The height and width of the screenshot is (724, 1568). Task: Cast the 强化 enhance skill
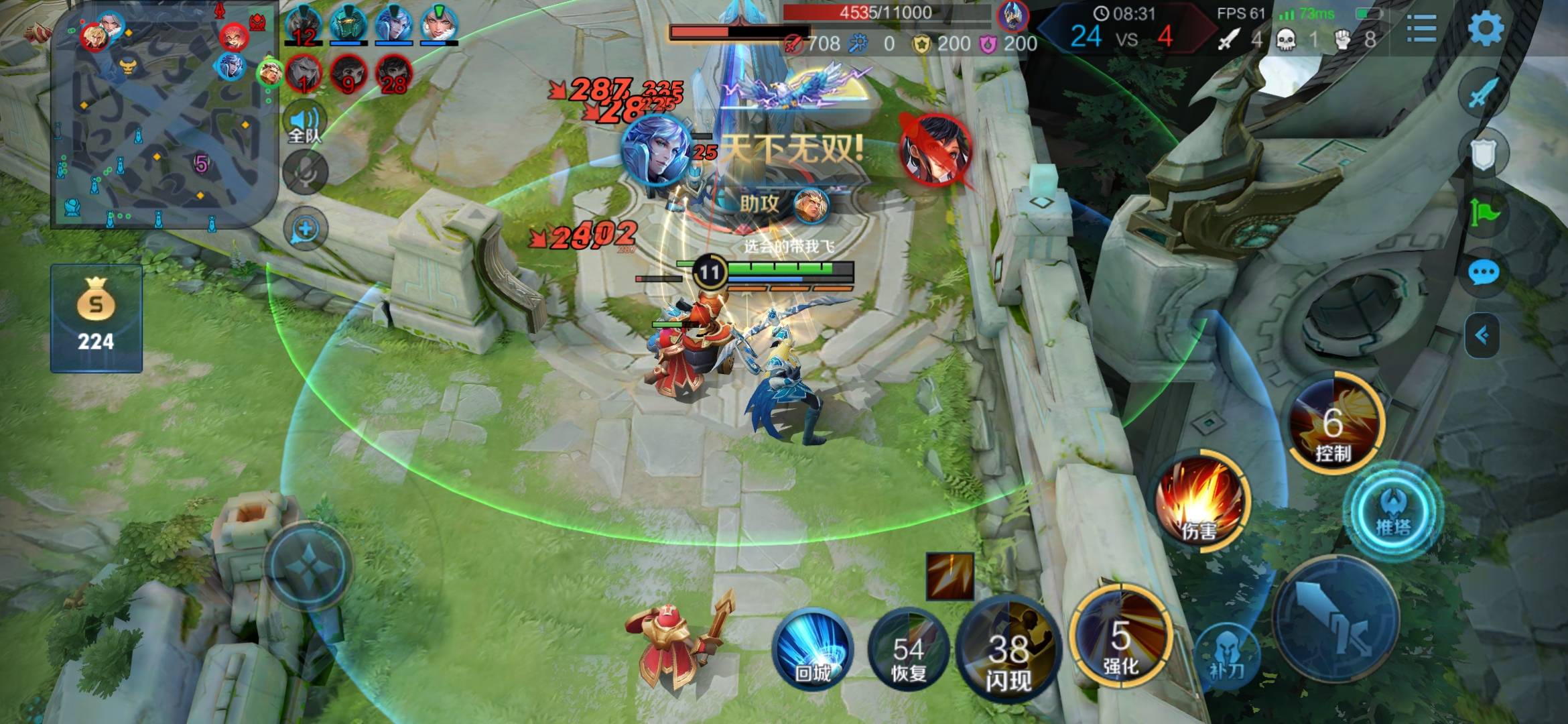[1120, 637]
